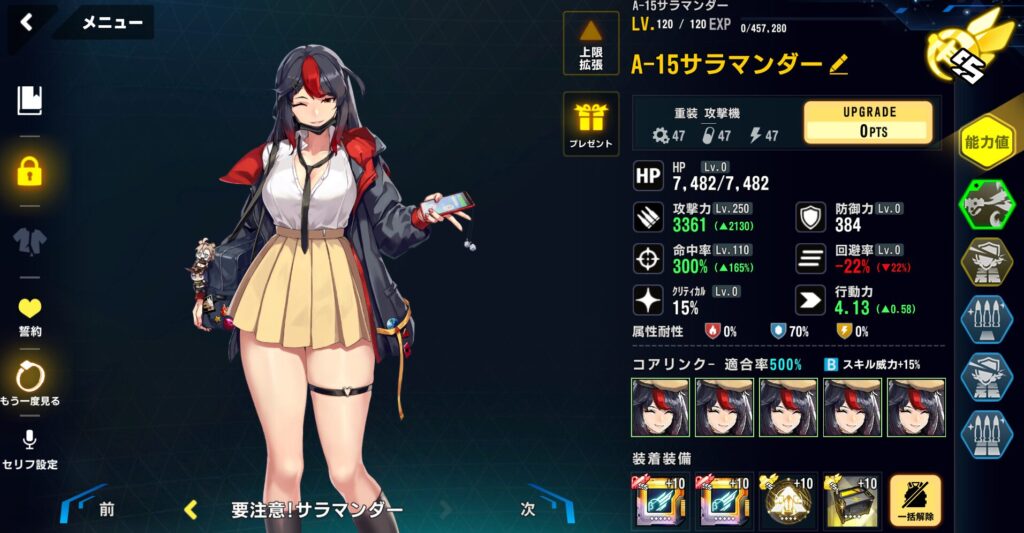
Task: Toggle the yellow lock icon
Action: [30, 171]
